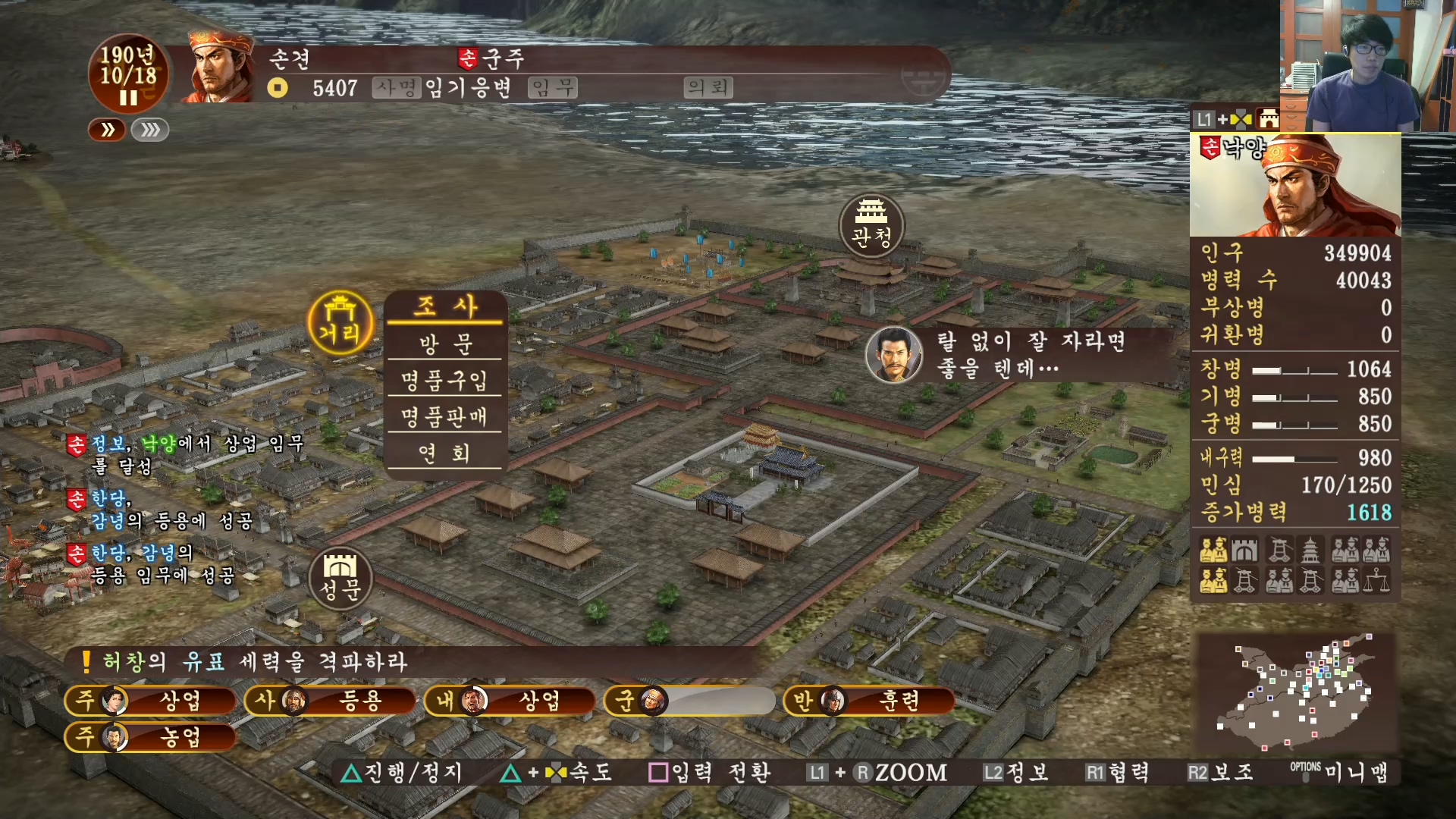Choose the 연회 banquet option
Image resolution: width=1456 pixels, height=819 pixels.
tap(444, 453)
